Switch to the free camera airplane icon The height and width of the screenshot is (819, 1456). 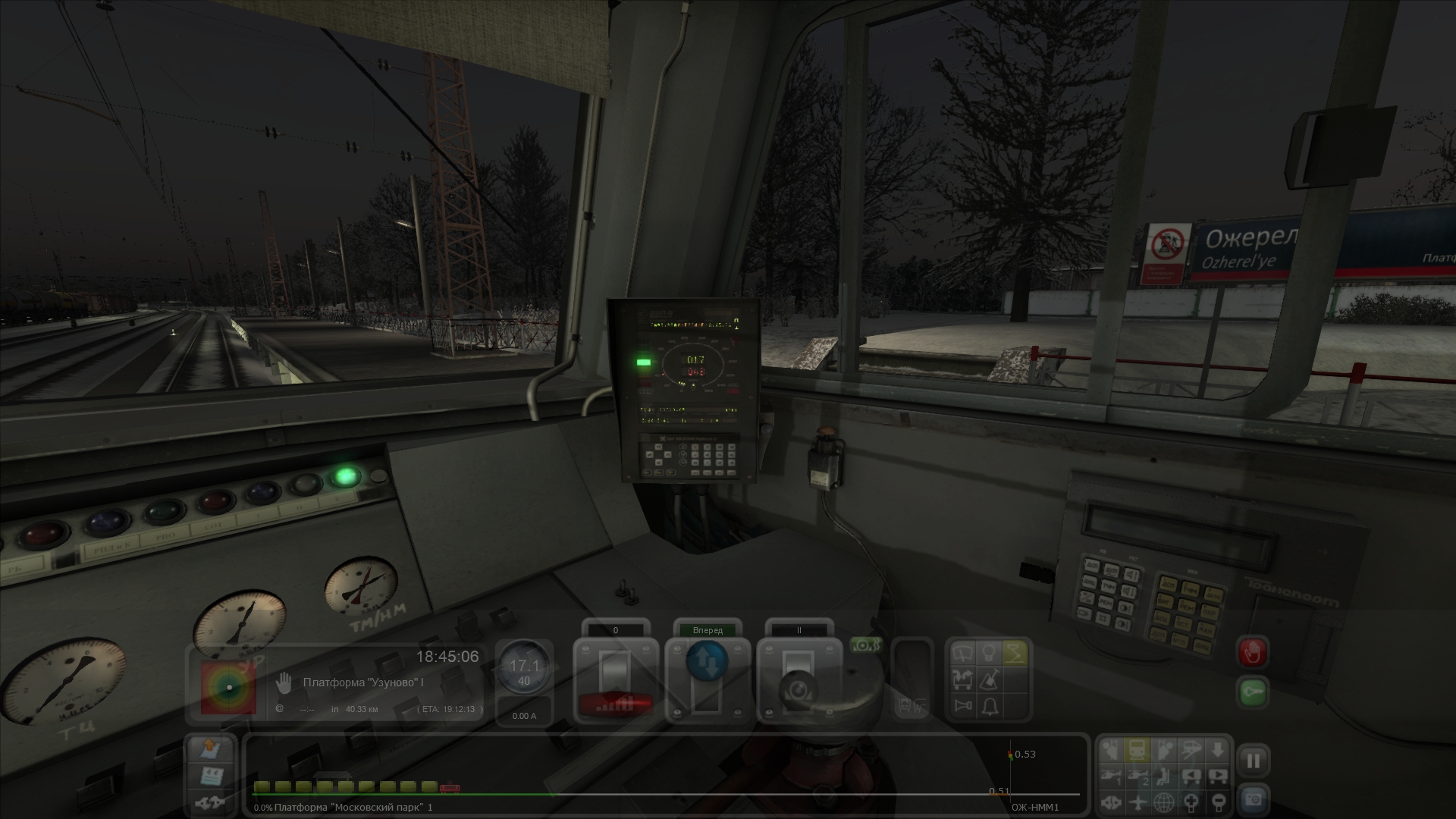[x=1137, y=802]
